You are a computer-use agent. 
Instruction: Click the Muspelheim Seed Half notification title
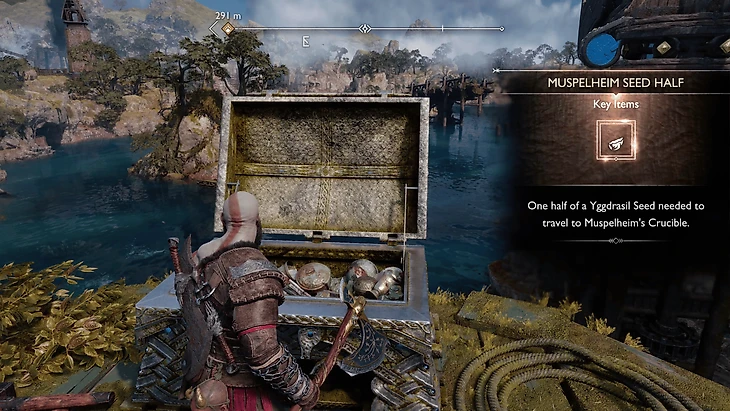click(x=615, y=82)
